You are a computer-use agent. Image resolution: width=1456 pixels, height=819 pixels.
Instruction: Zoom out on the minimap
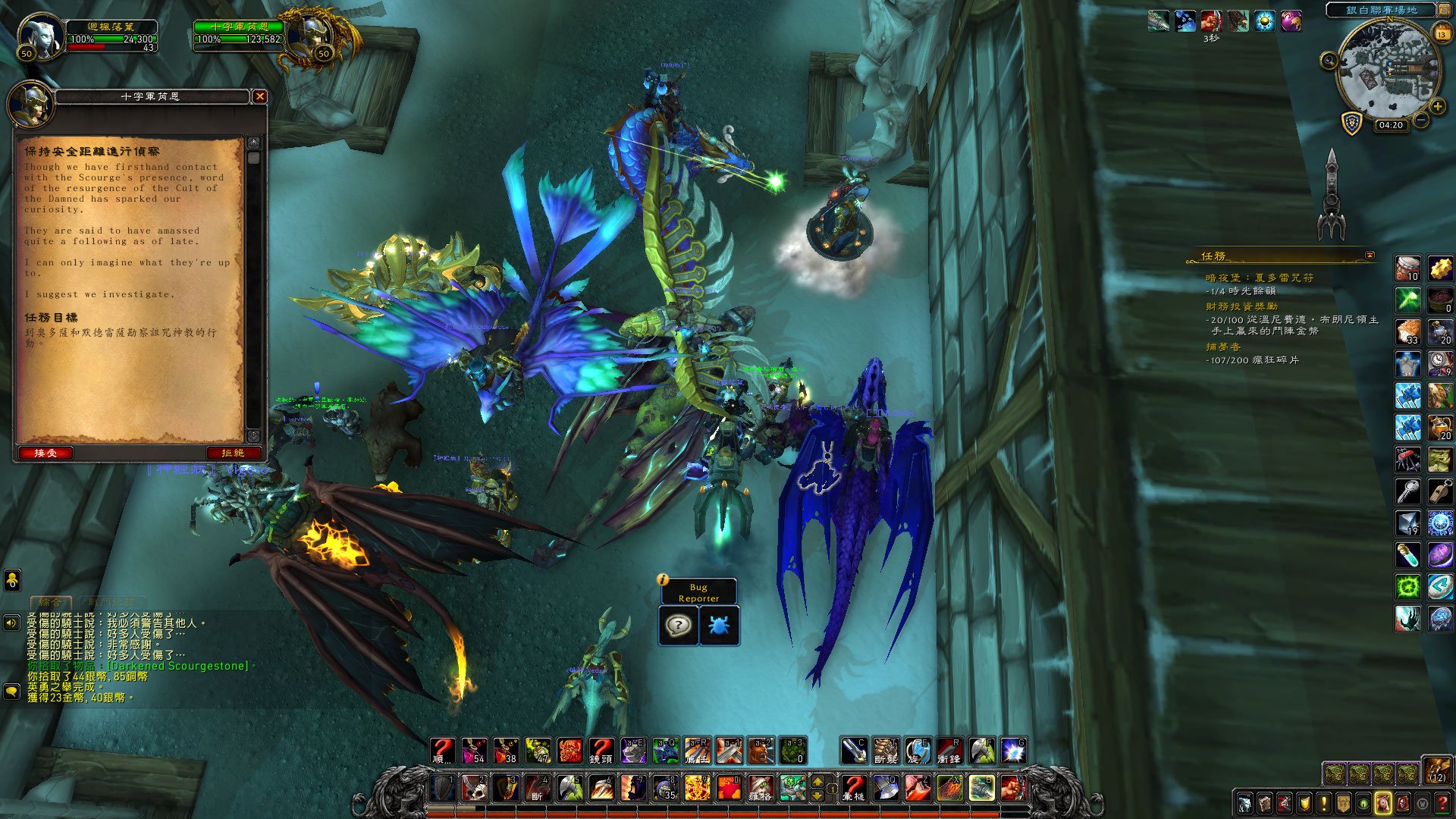coord(1421,120)
